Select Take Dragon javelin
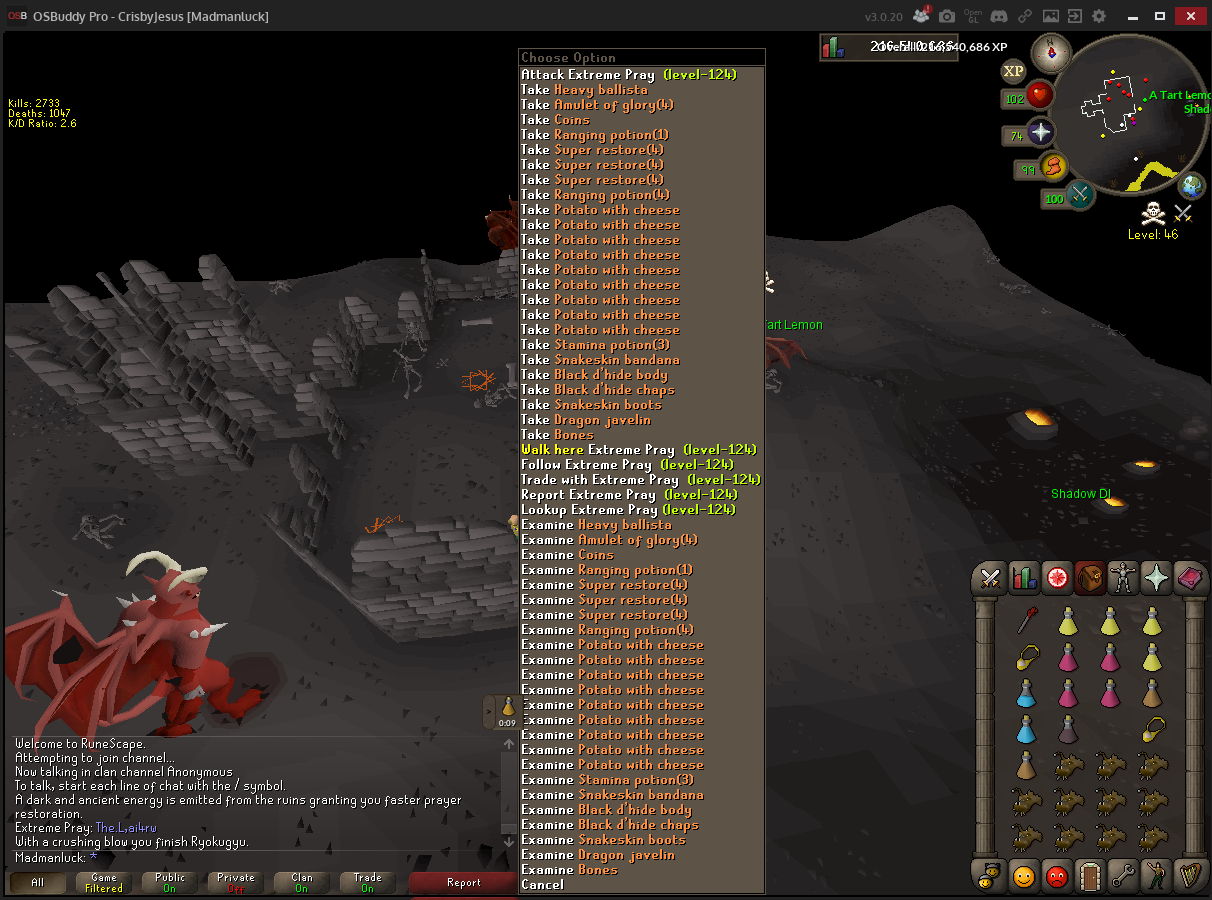This screenshot has width=1212, height=900. coord(585,420)
